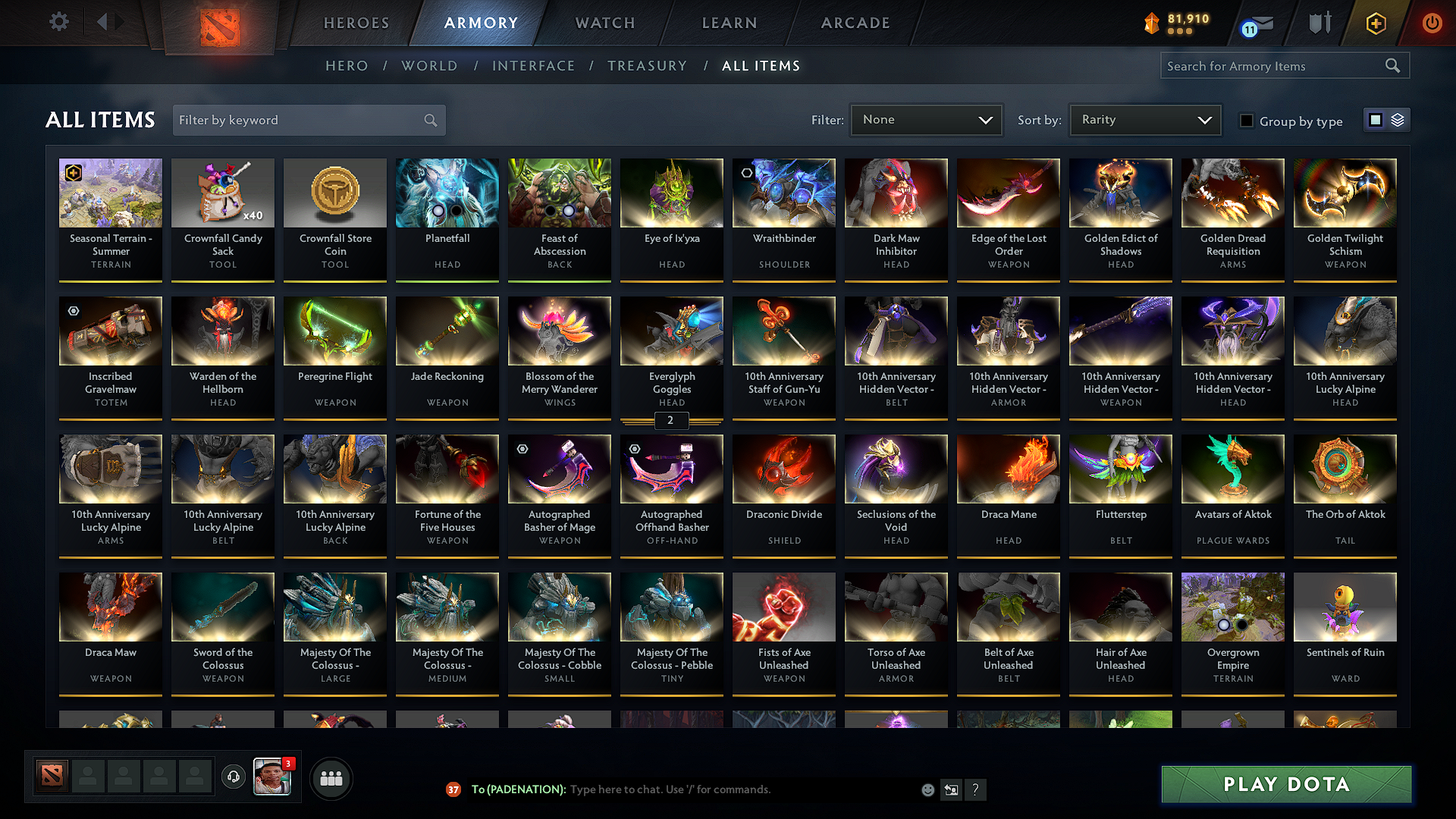1456x819 pixels.
Task: Click the power disconnect icon
Action: tap(1432, 23)
